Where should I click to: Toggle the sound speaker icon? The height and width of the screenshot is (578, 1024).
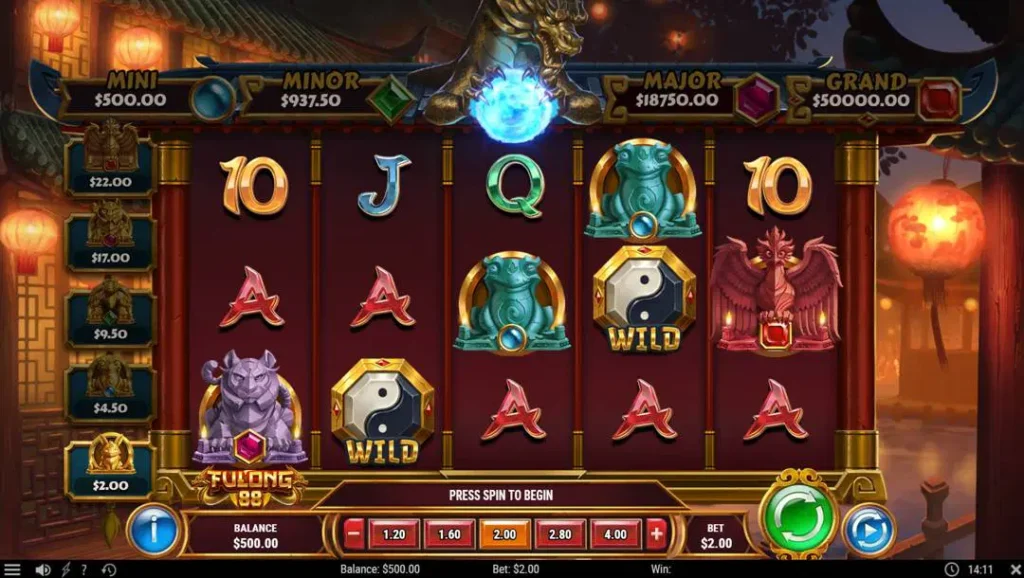(42, 570)
